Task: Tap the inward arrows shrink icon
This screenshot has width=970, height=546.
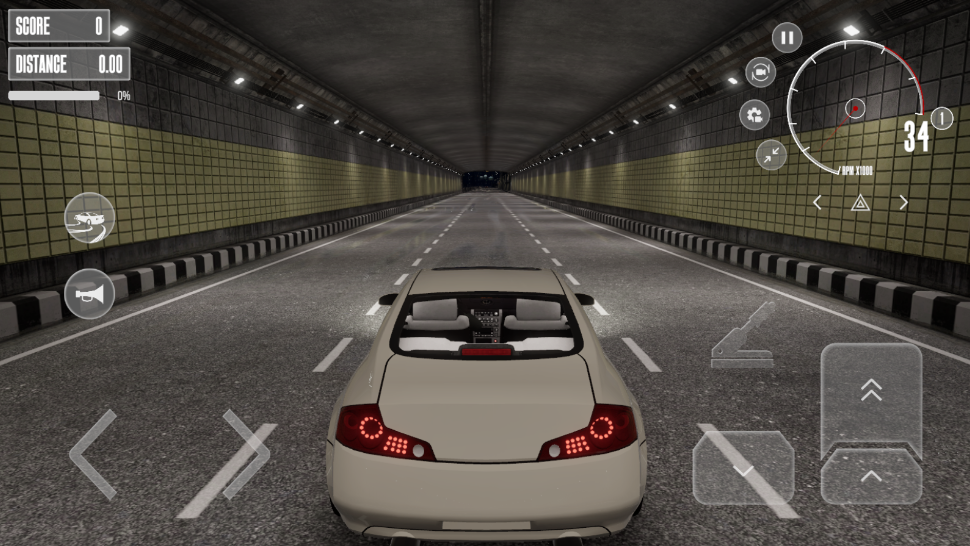Action: pos(770,154)
